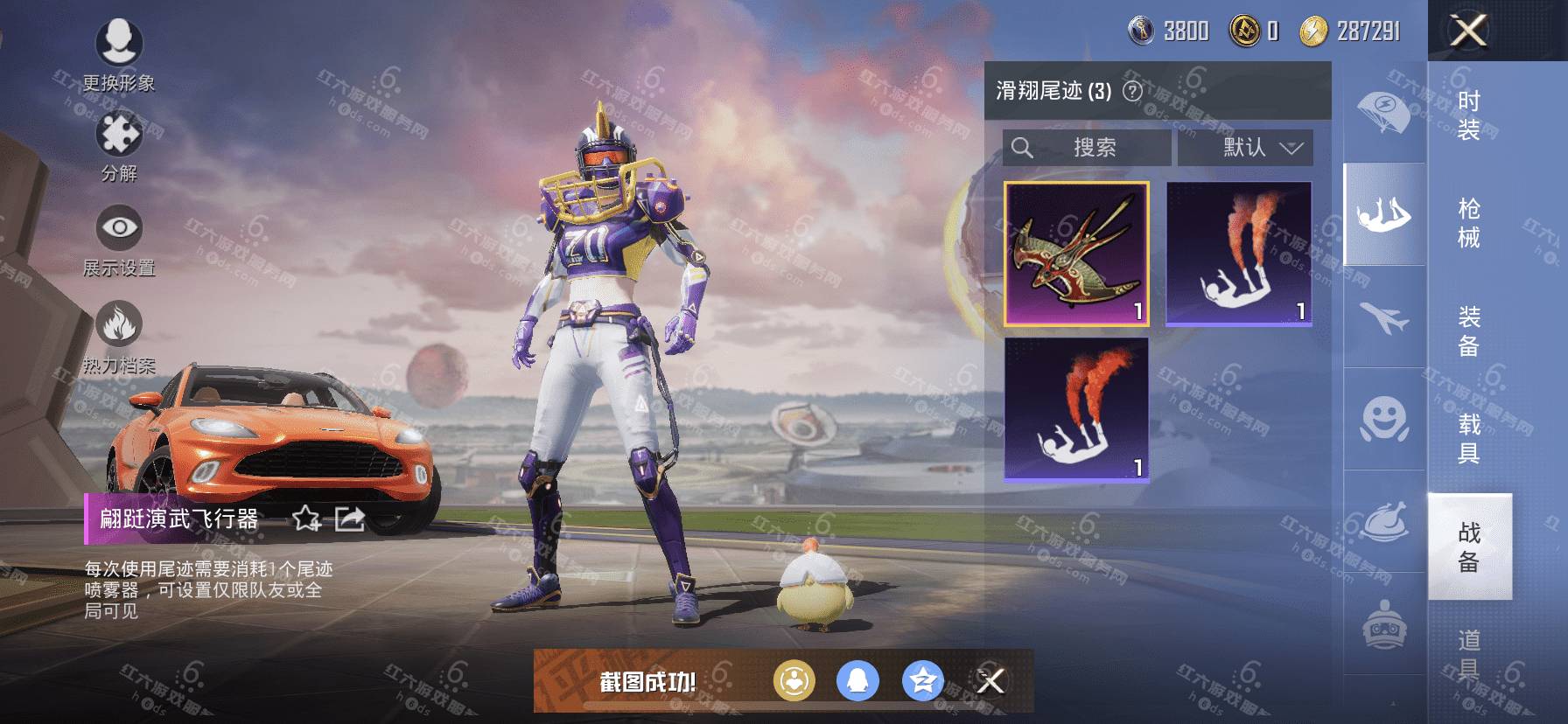Switch to the 道具 tab

click(1469, 653)
